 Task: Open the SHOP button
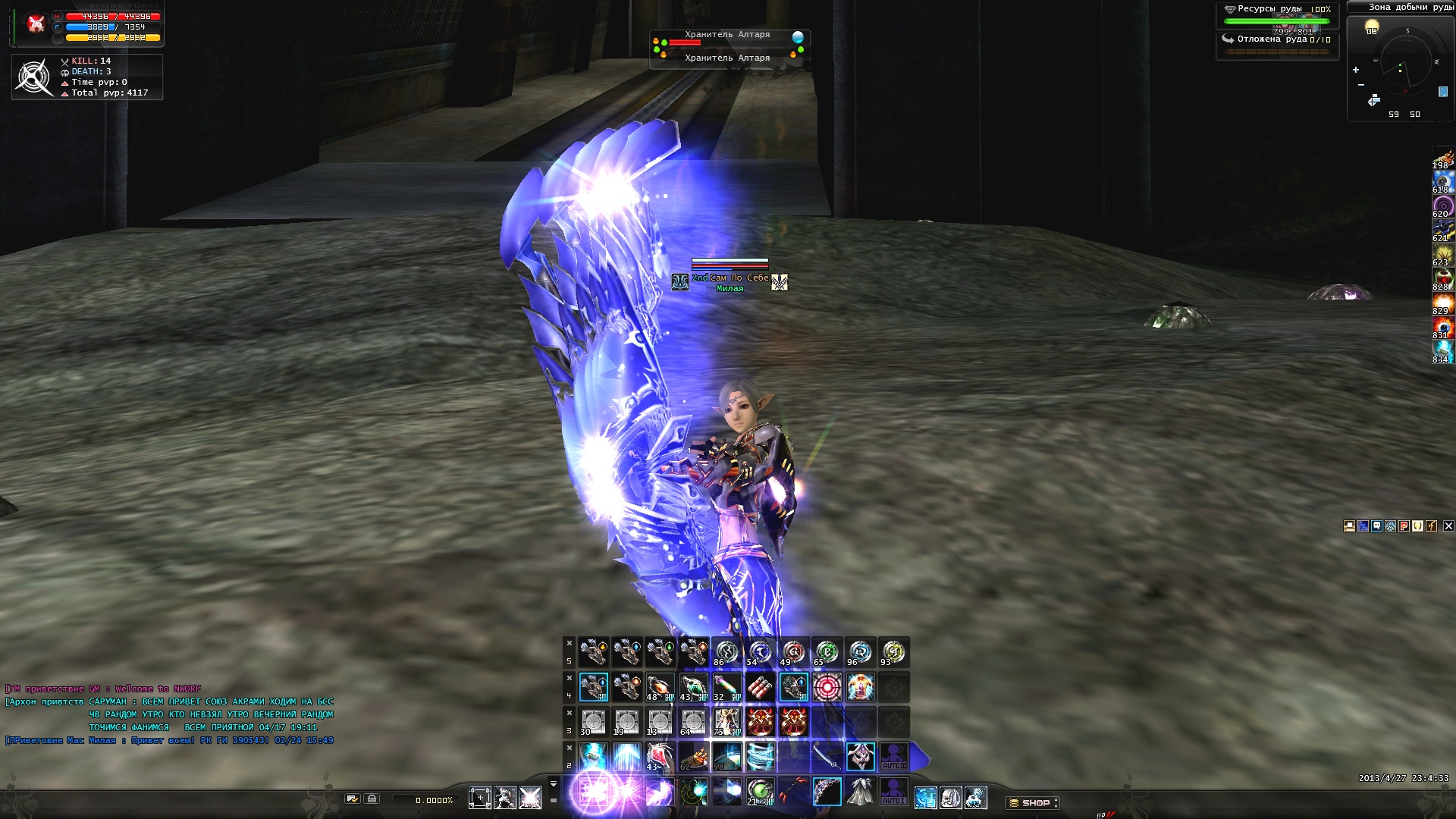(1033, 802)
